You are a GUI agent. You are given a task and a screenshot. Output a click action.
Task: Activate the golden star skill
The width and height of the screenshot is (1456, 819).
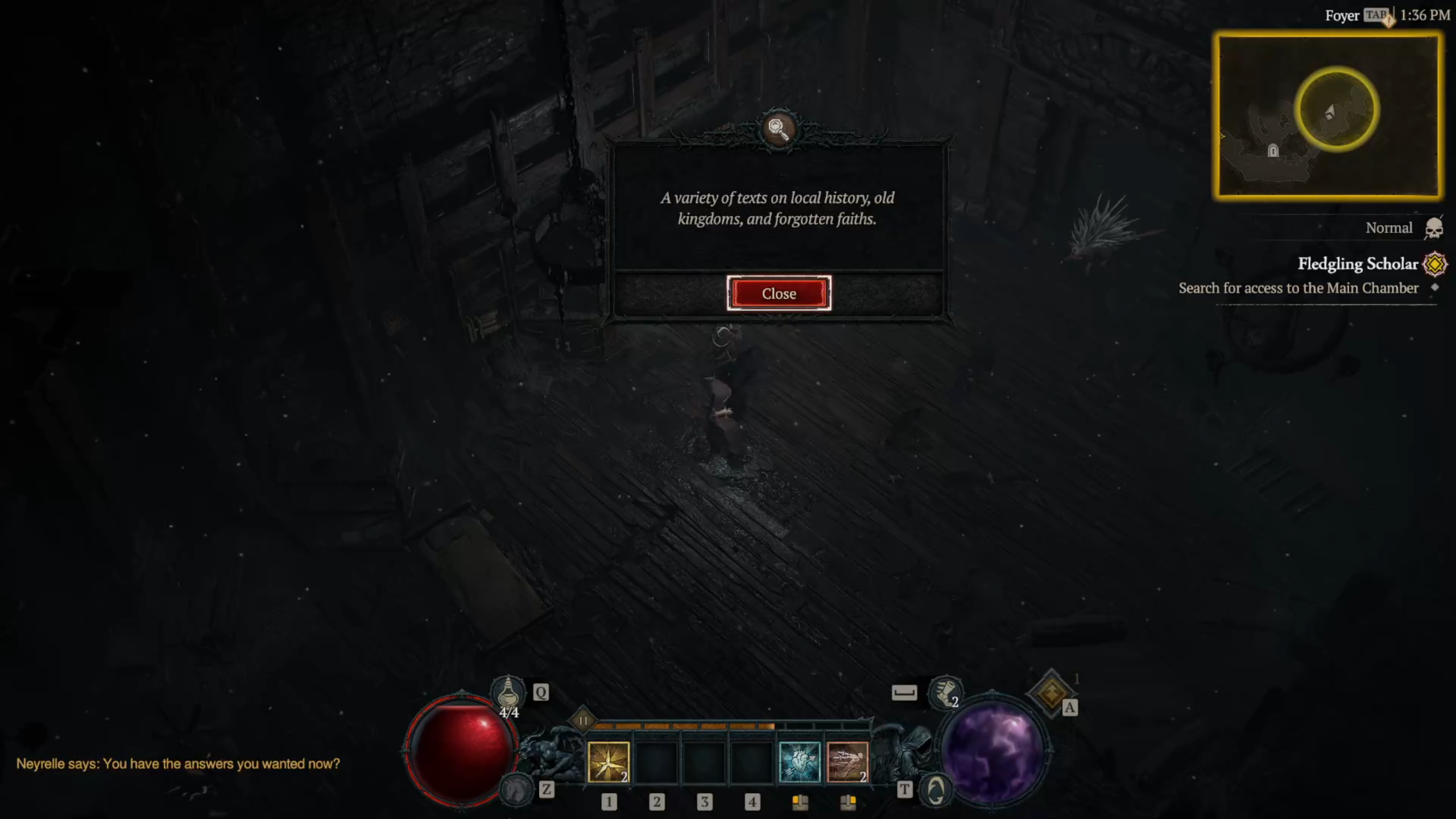[608, 762]
